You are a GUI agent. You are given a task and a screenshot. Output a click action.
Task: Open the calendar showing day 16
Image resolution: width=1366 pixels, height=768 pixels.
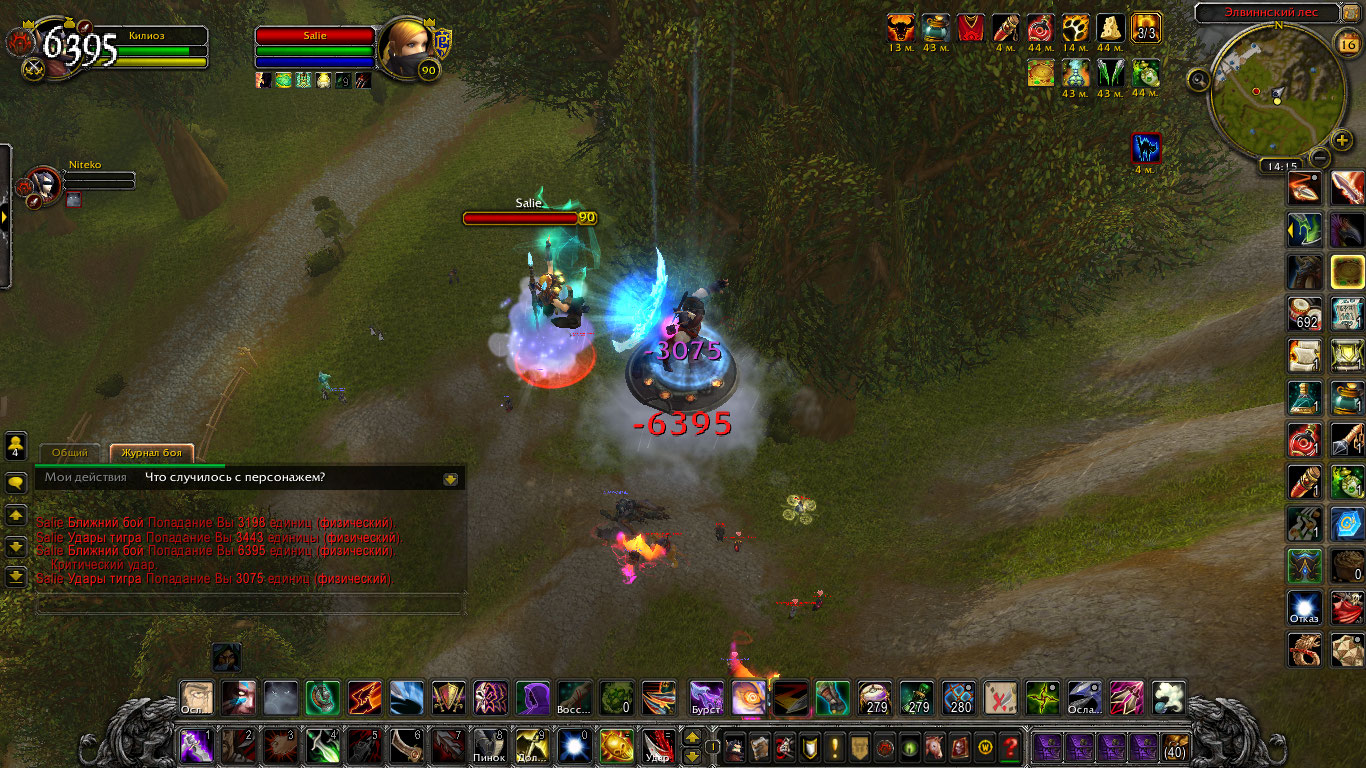[x=1346, y=42]
